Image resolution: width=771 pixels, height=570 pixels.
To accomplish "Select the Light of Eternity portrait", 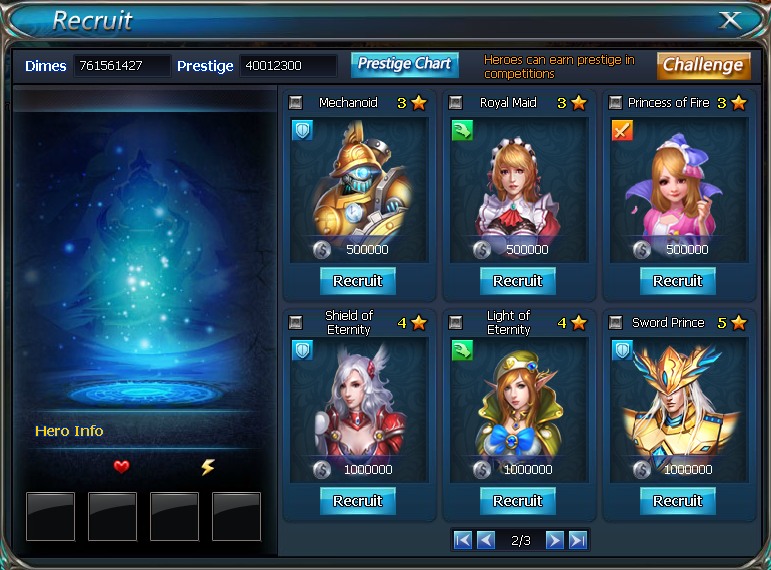I will tap(517, 400).
